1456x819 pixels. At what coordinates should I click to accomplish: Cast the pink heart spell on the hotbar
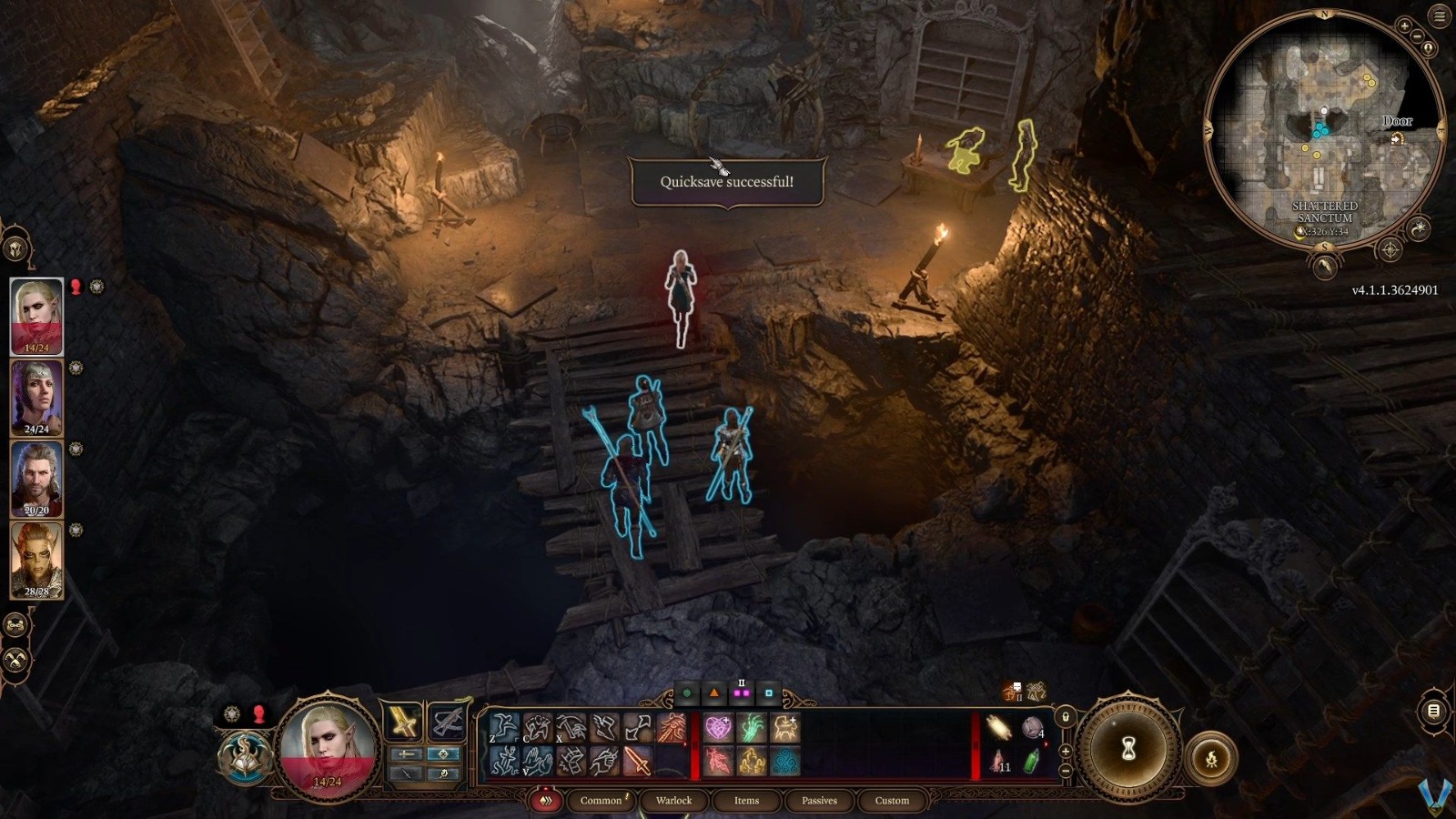[718, 726]
